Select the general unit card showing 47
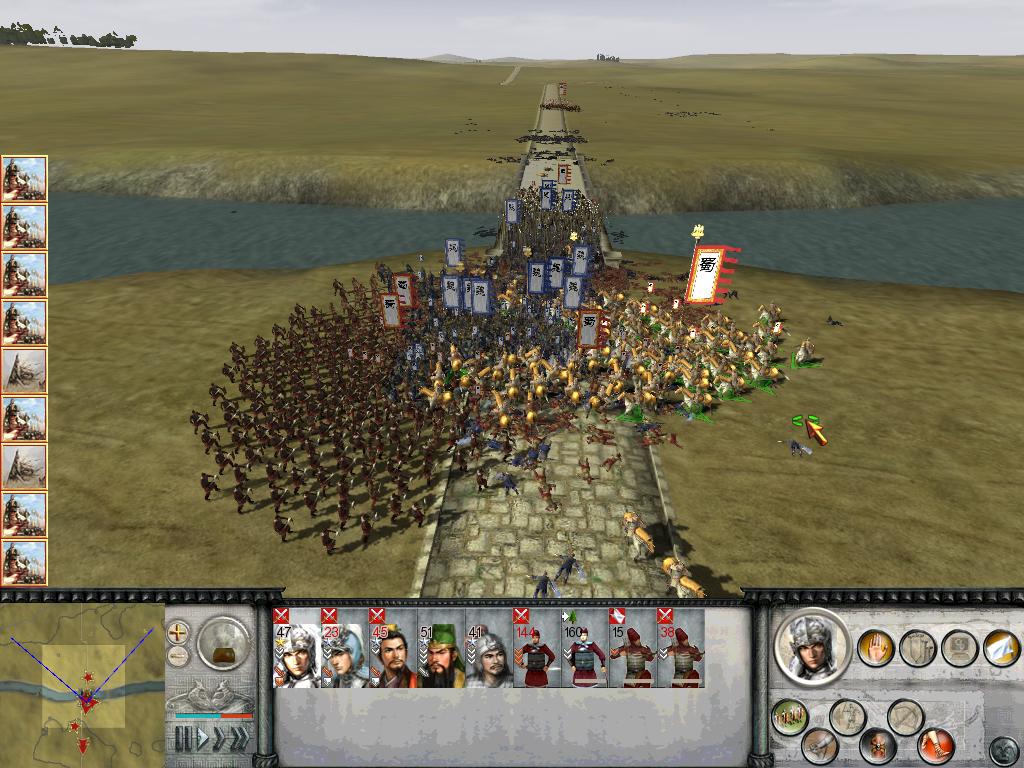This screenshot has width=1024, height=768. pyautogui.click(x=296, y=648)
